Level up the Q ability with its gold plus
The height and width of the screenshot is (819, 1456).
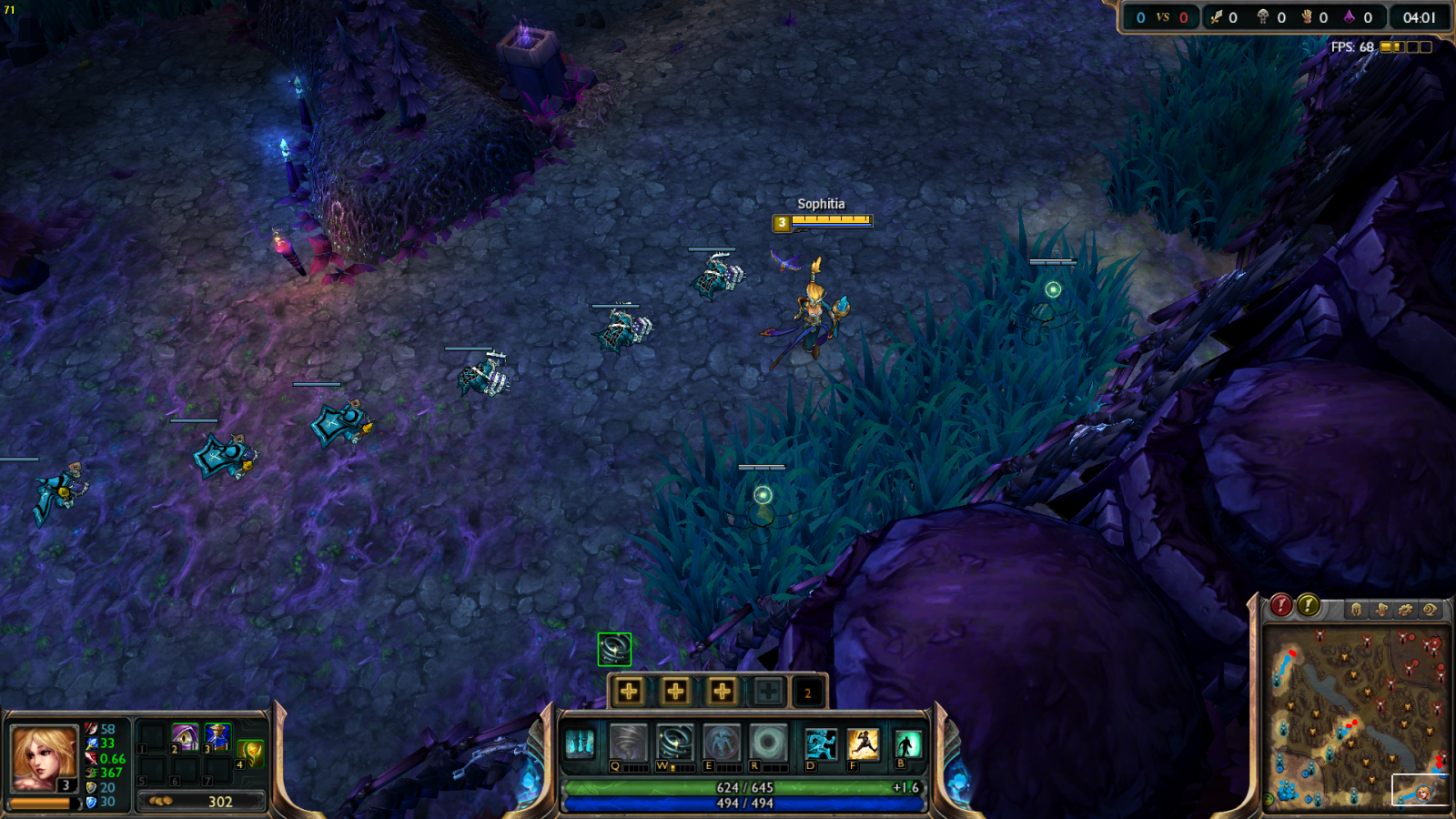tap(629, 692)
